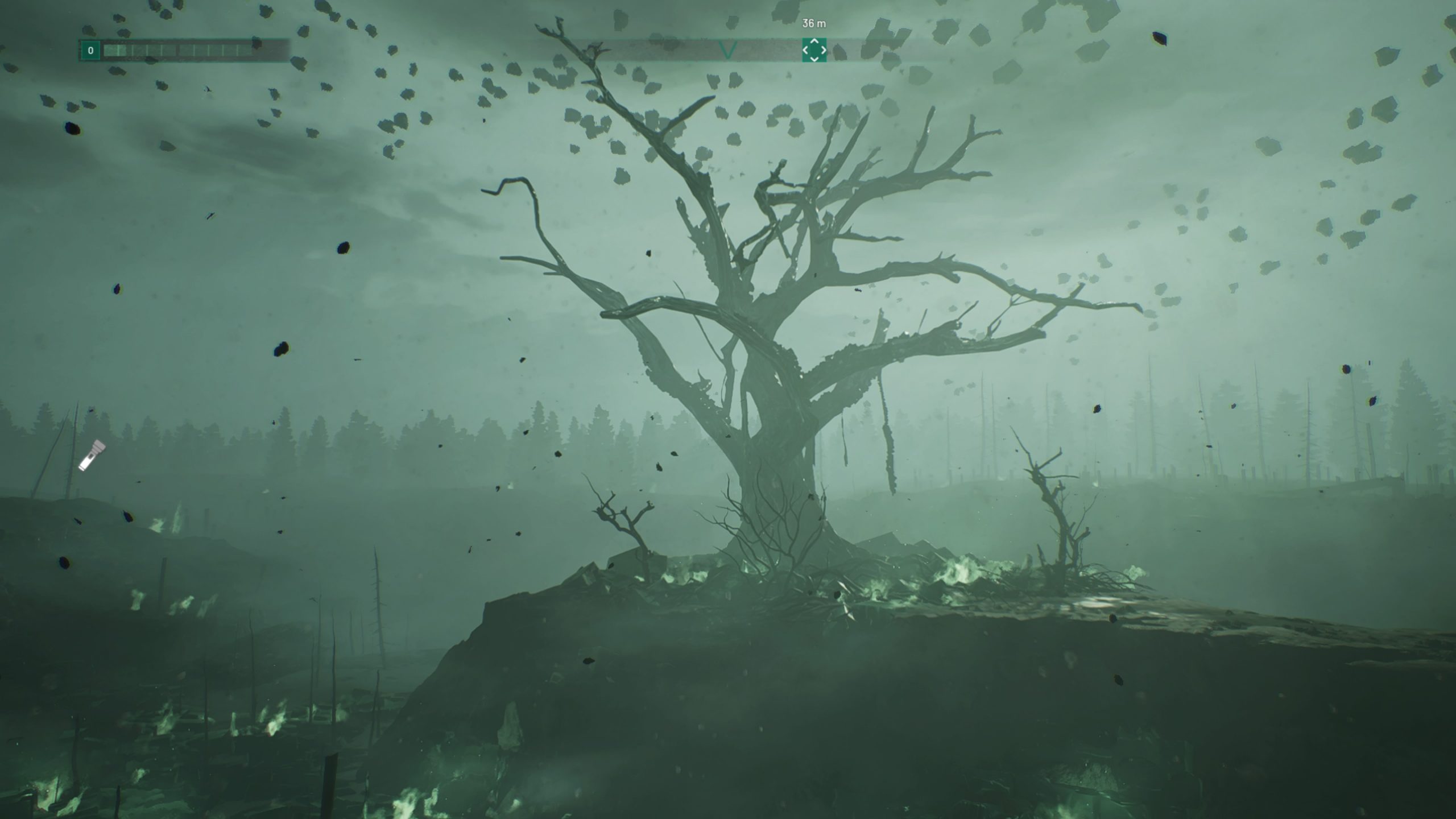This screenshot has height=819, width=1456.
Task: Click the up chevron inside the waypoint marker
Action: point(815,42)
